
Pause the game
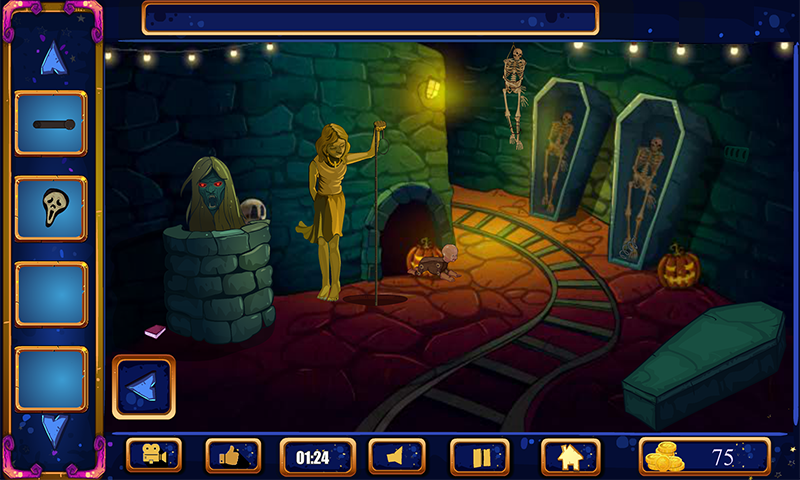click(x=480, y=456)
